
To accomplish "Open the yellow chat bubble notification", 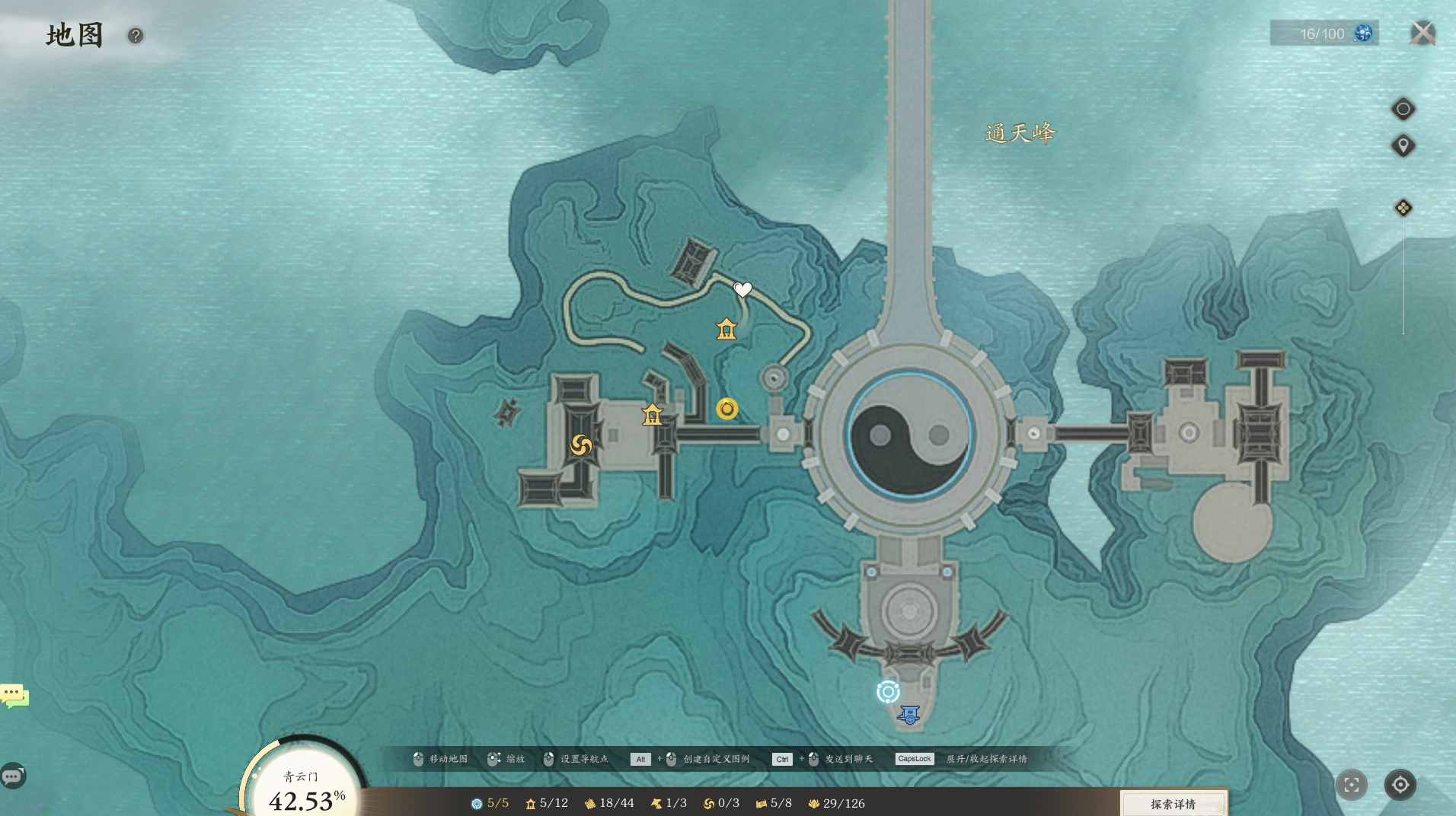I will point(14,695).
